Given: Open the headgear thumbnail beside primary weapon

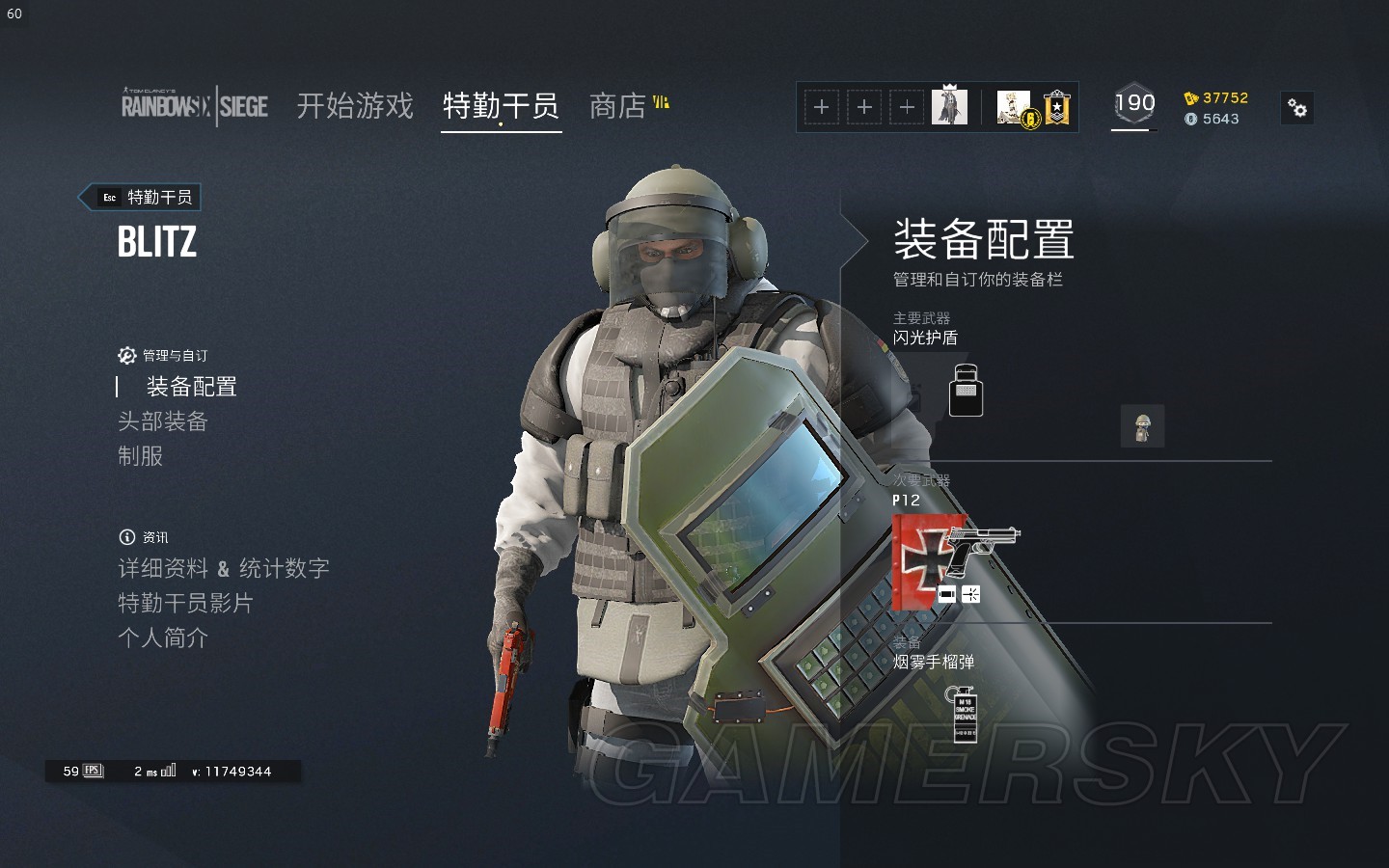Looking at the screenshot, I should coord(1143,425).
